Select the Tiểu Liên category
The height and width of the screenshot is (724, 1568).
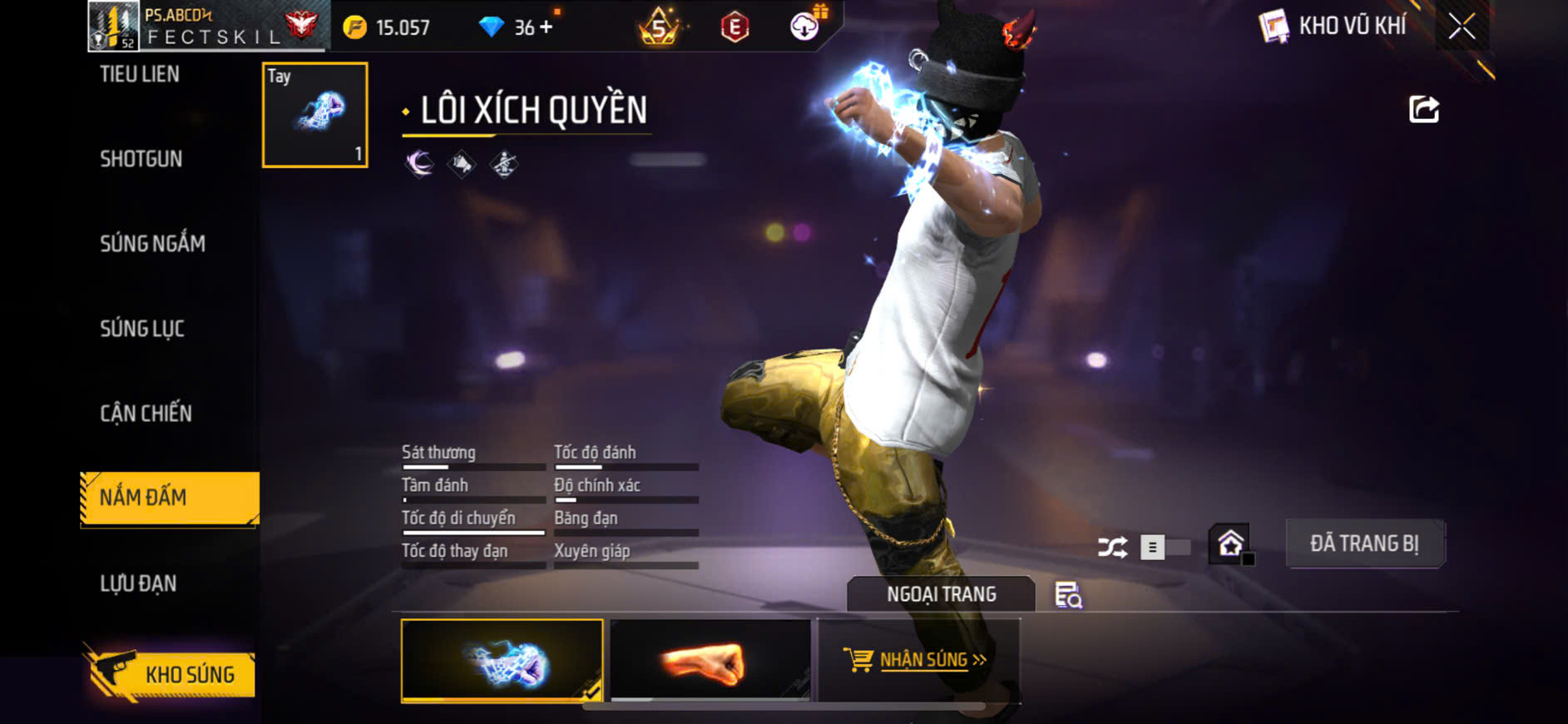point(140,75)
